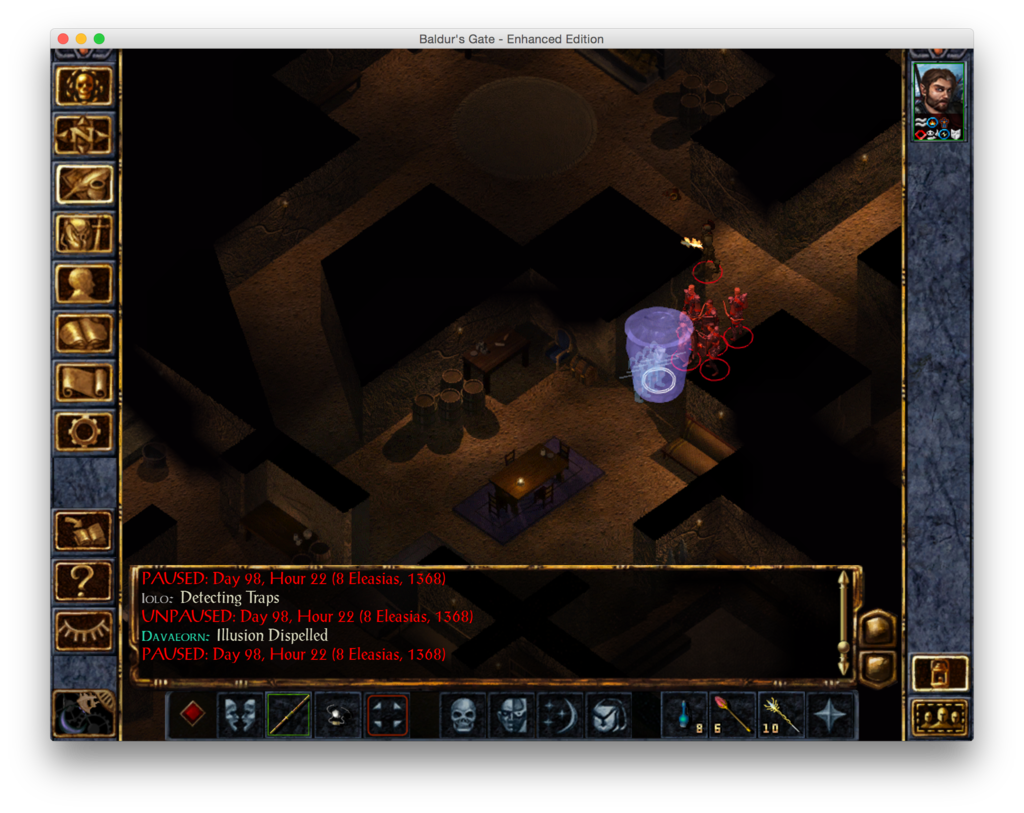Open the character record with the bust icon
The height and width of the screenshot is (813, 1024).
[84, 284]
